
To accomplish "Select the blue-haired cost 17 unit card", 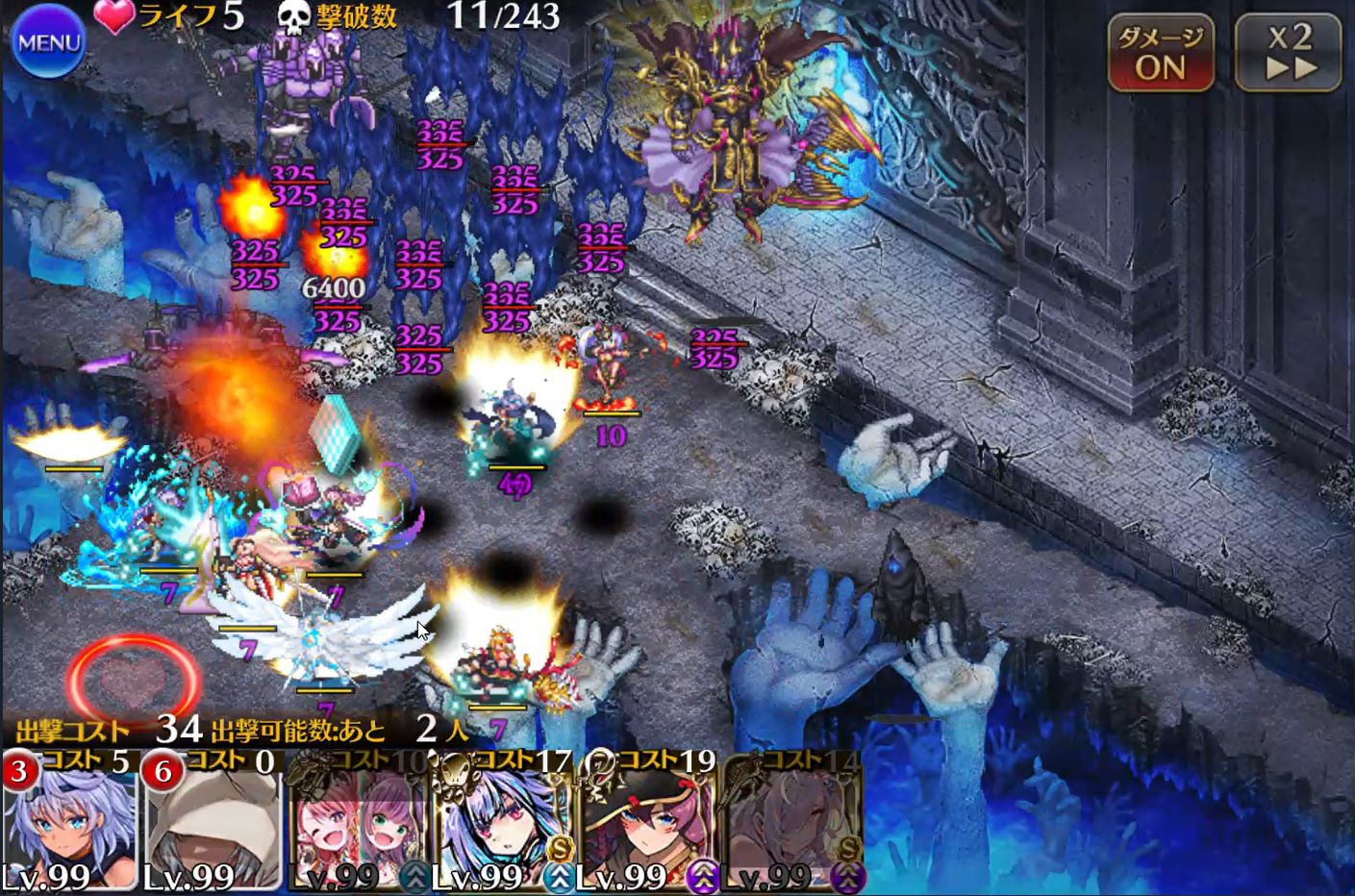I will (501, 824).
